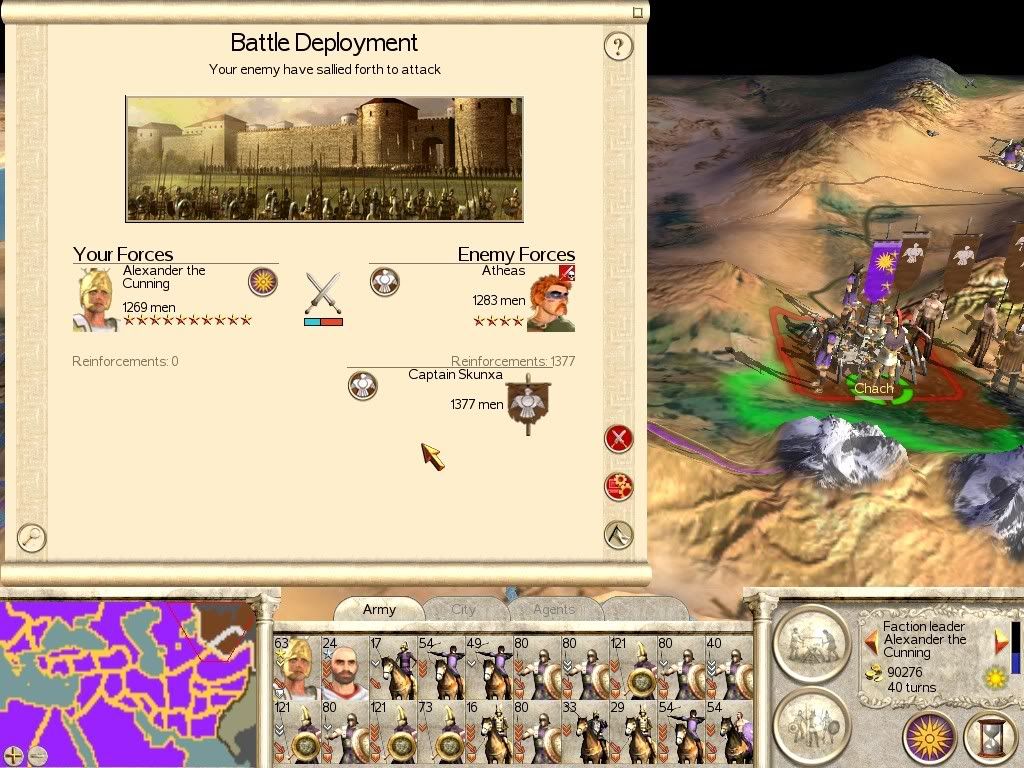This screenshot has width=1024, height=768.
Task: Switch to the Army tab
Action: pyautogui.click(x=379, y=609)
